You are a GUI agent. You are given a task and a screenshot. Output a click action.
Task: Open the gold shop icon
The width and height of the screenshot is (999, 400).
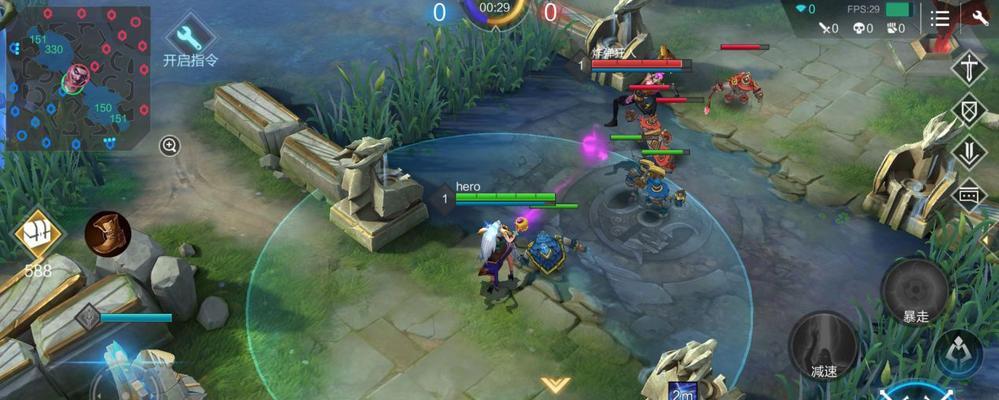coord(38,236)
